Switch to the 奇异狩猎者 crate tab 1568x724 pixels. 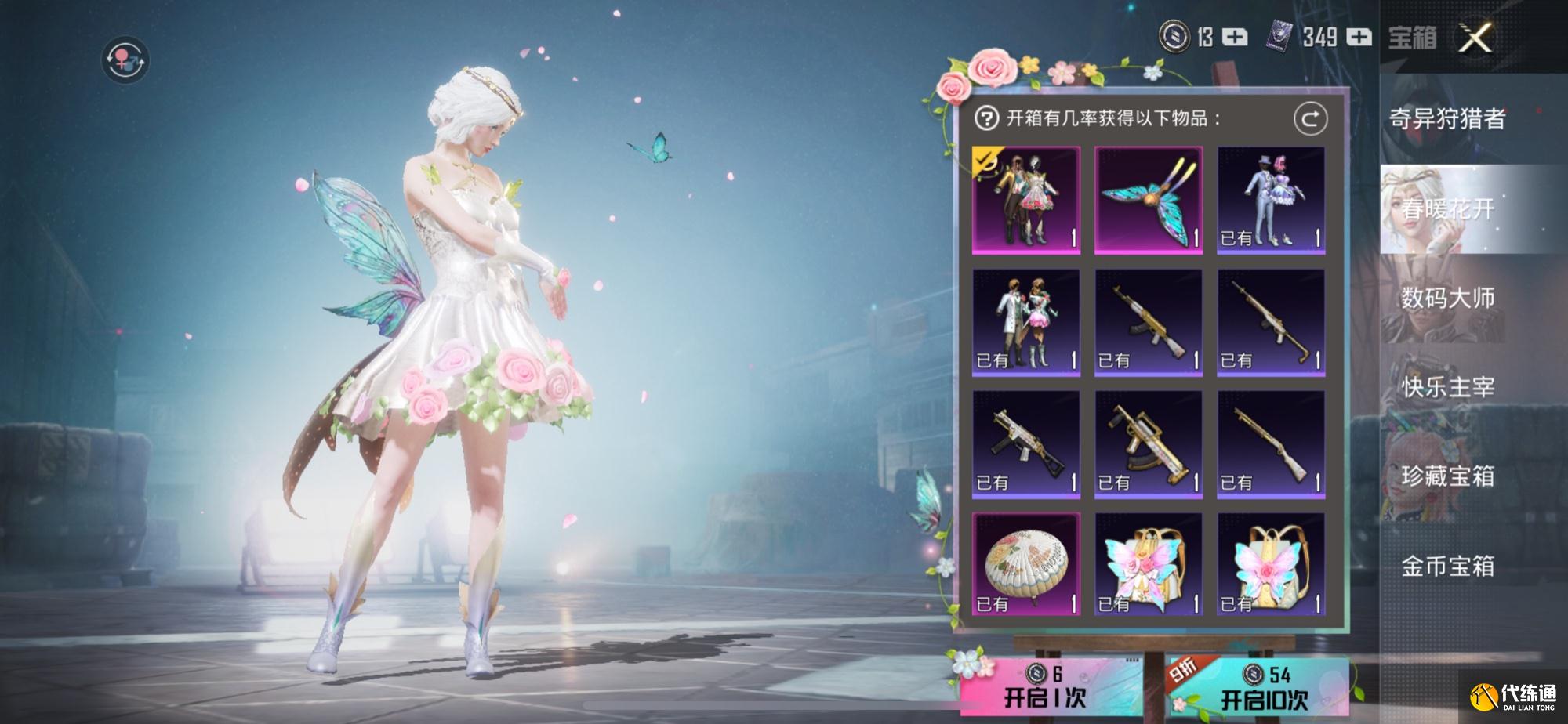[x=1447, y=119]
